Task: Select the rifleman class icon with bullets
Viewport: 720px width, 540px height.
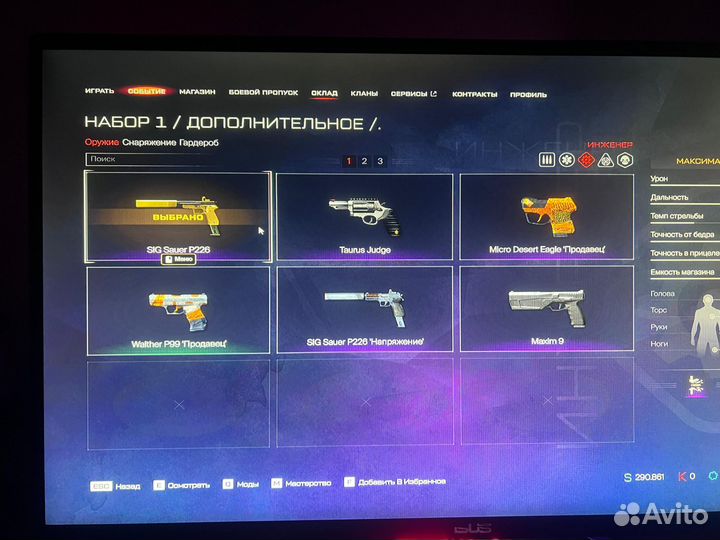Action: pyautogui.click(x=547, y=160)
